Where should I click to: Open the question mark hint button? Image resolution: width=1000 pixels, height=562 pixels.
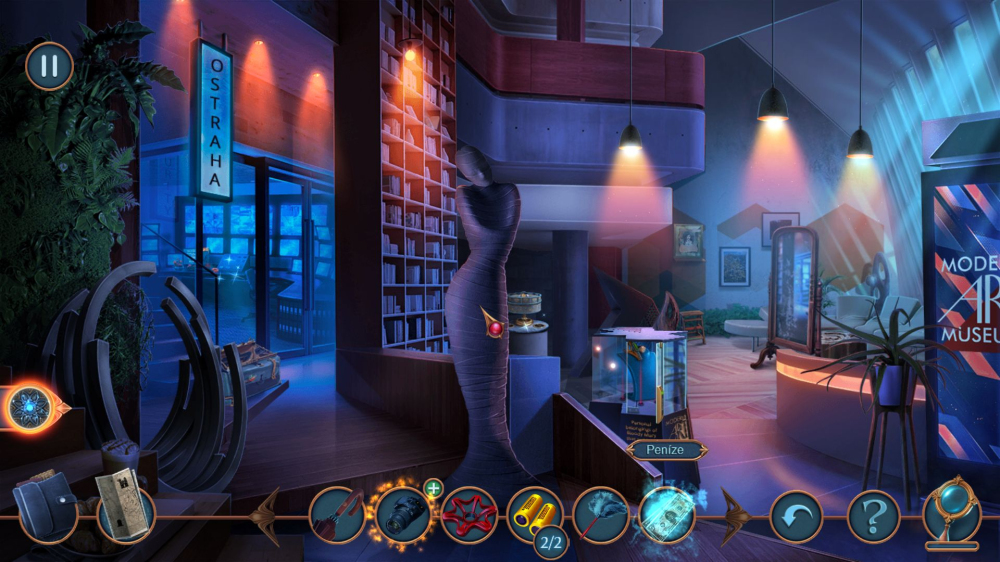(x=873, y=517)
